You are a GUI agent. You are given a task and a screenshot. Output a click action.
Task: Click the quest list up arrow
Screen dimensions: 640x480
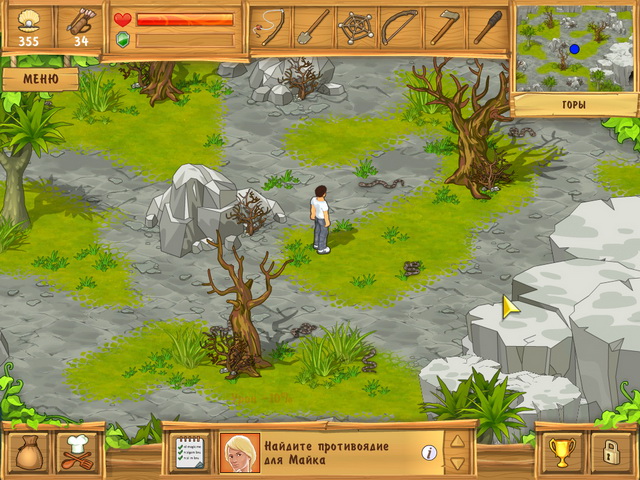457,441
